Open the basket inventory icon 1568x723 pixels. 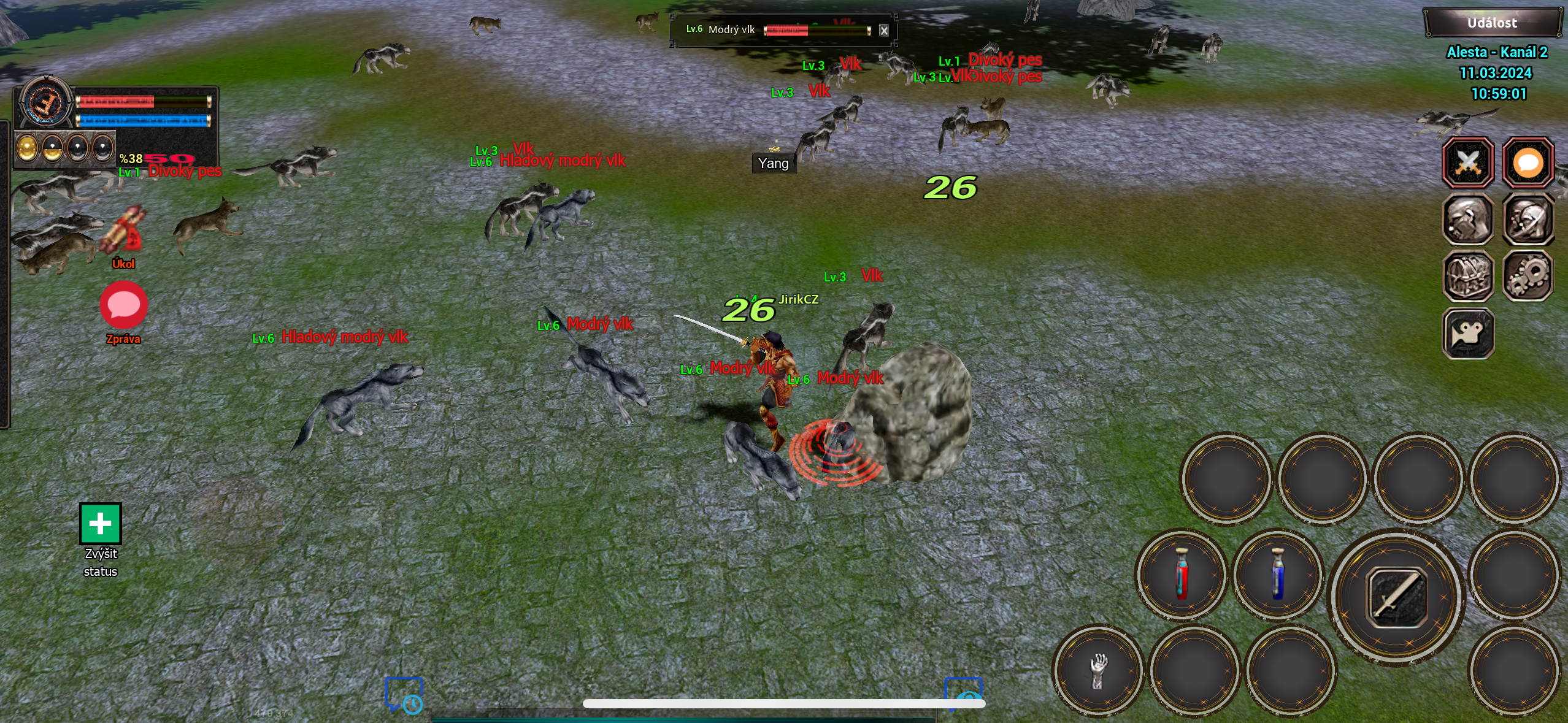(1467, 277)
